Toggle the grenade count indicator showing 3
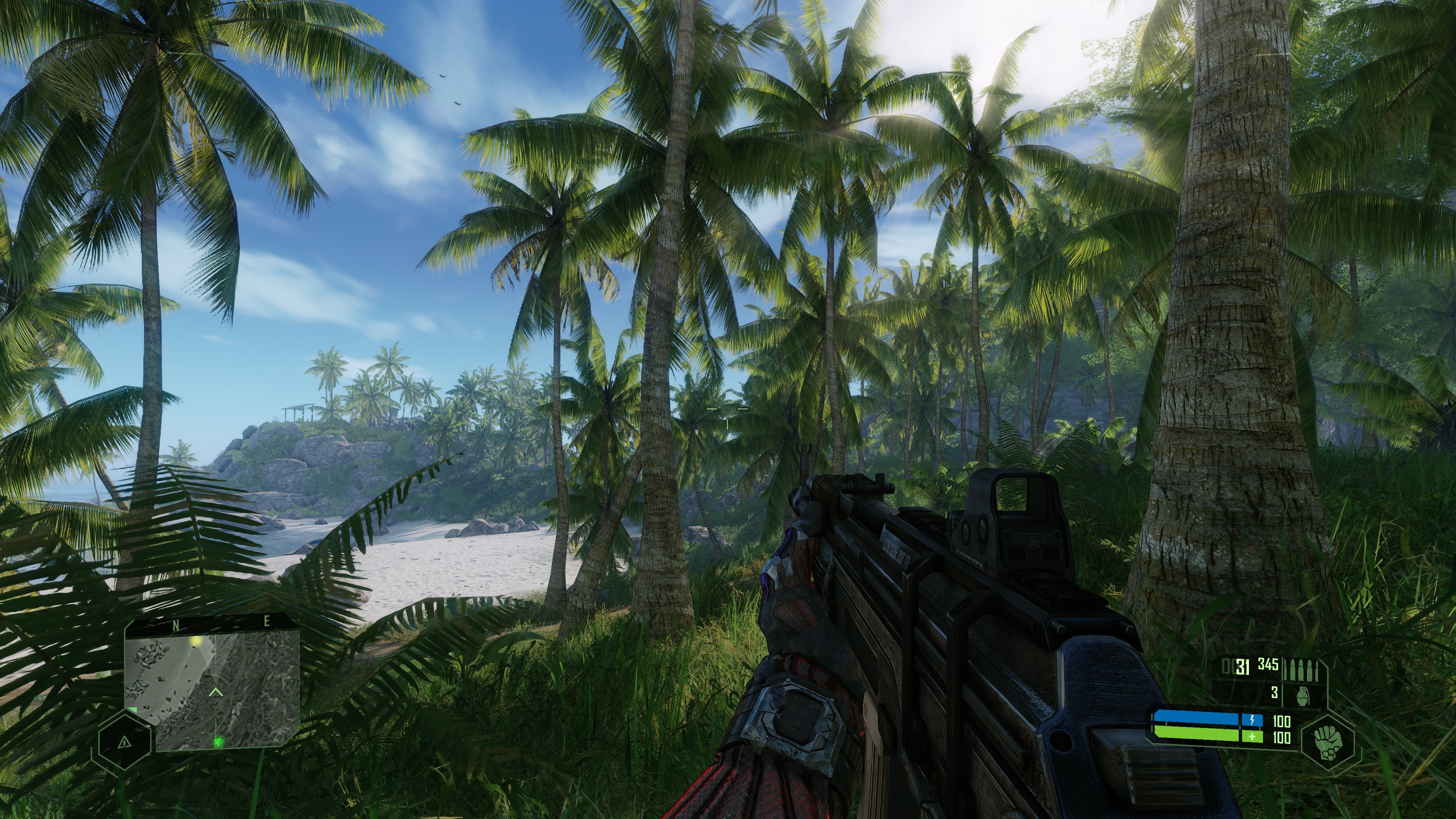This screenshot has width=1456, height=819. tap(1275, 694)
